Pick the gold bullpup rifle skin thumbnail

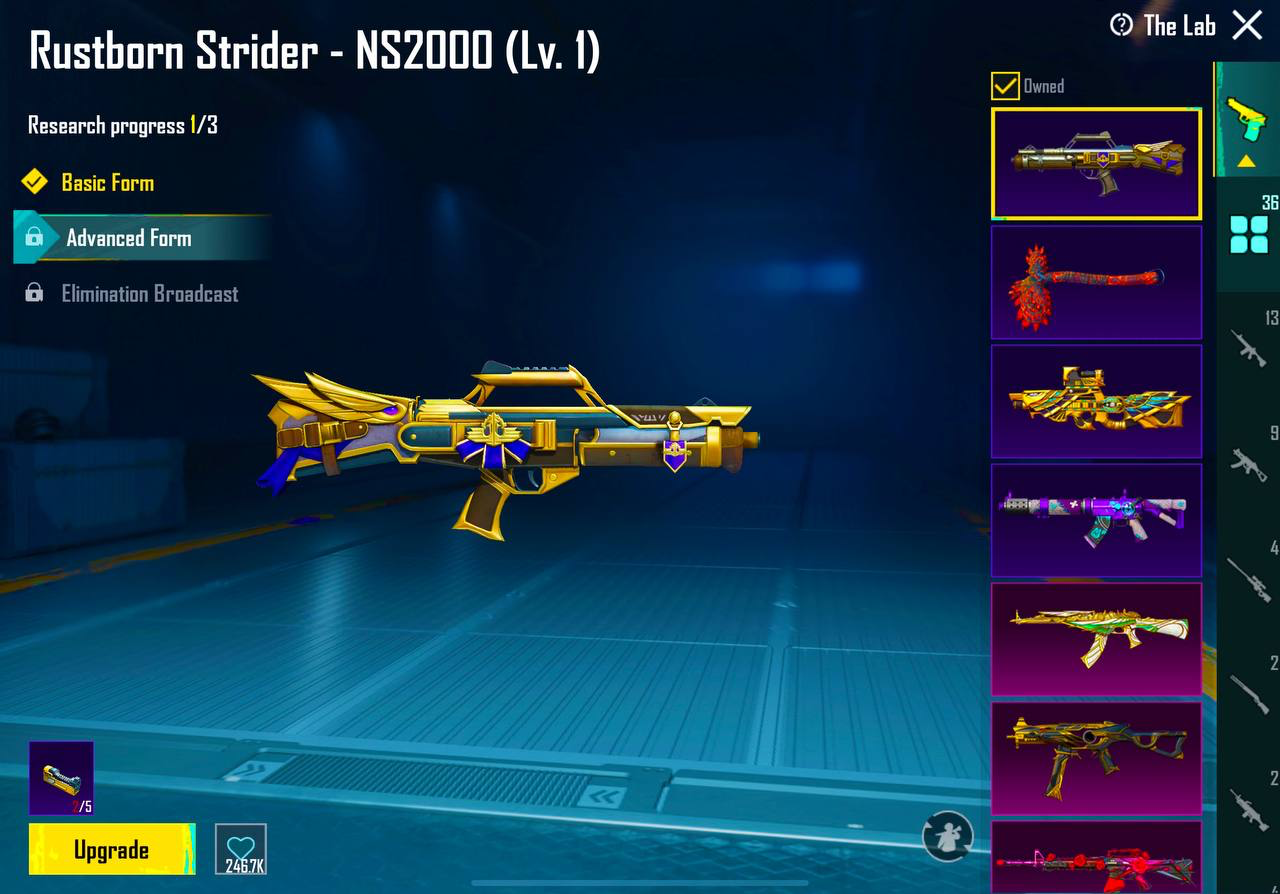[x=1096, y=401]
